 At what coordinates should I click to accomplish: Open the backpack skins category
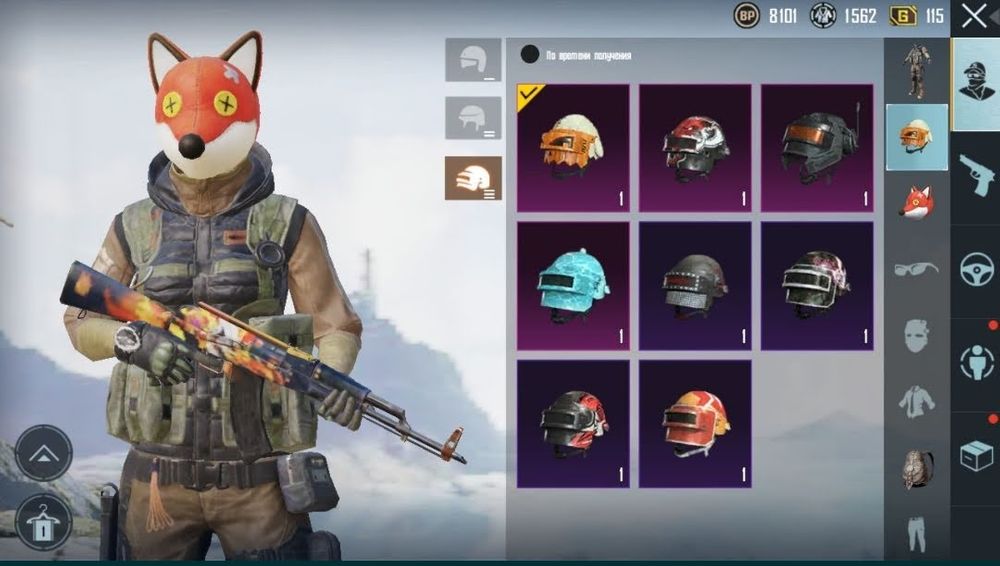point(917,468)
